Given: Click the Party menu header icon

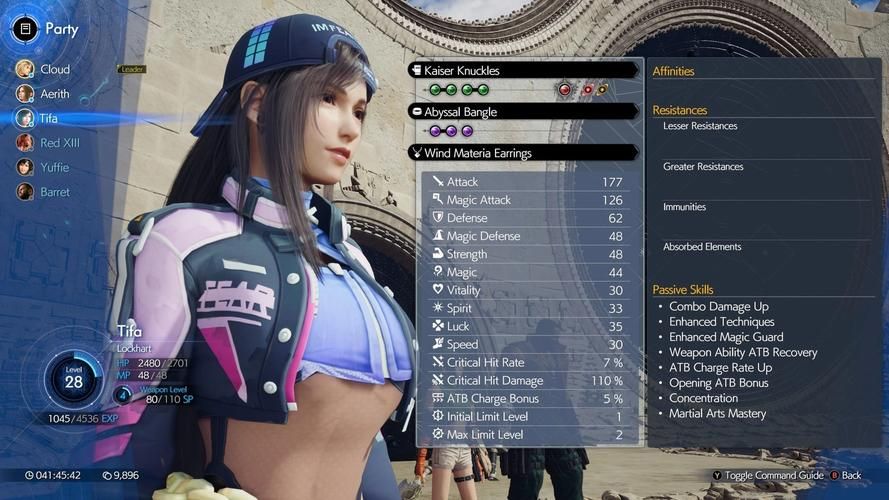Looking at the screenshot, I should [25, 28].
